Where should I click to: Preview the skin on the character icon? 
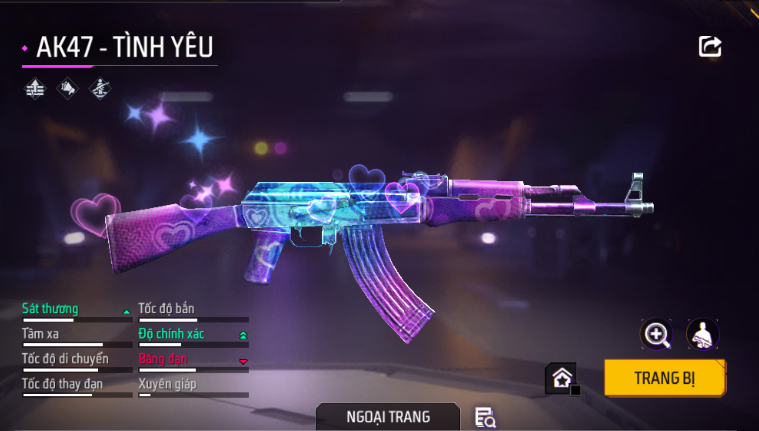(703, 335)
